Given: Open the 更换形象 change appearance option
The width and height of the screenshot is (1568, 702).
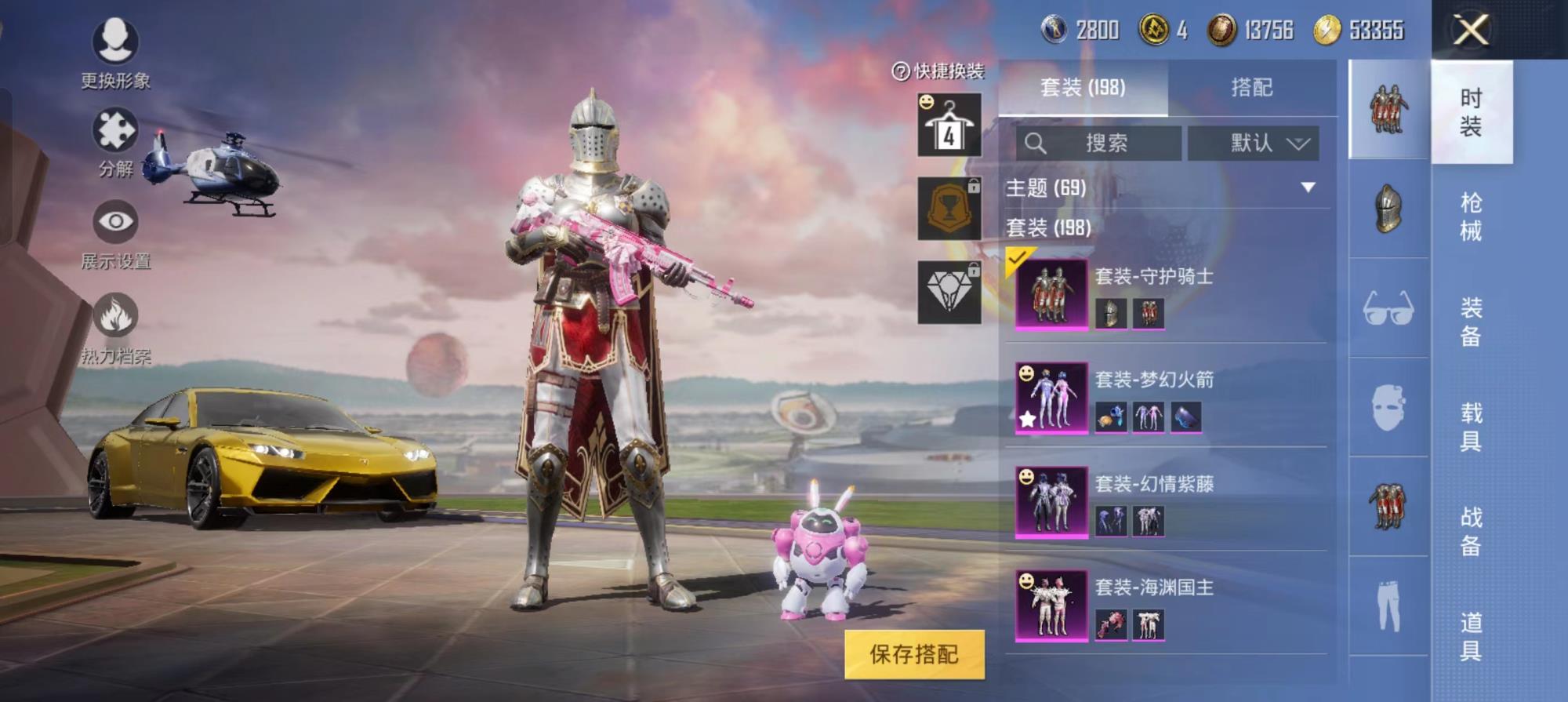Looking at the screenshot, I should coord(115,42).
